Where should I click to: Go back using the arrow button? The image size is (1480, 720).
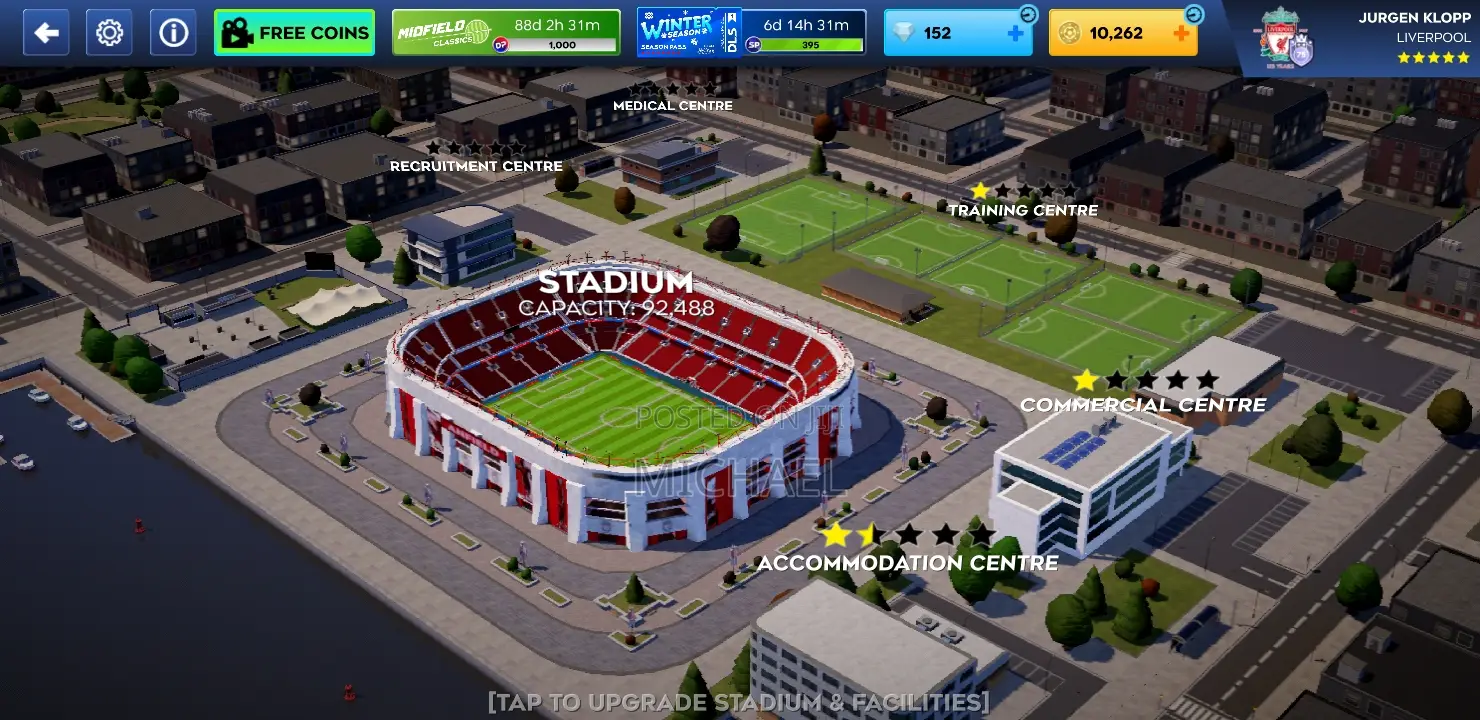click(46, 33)
